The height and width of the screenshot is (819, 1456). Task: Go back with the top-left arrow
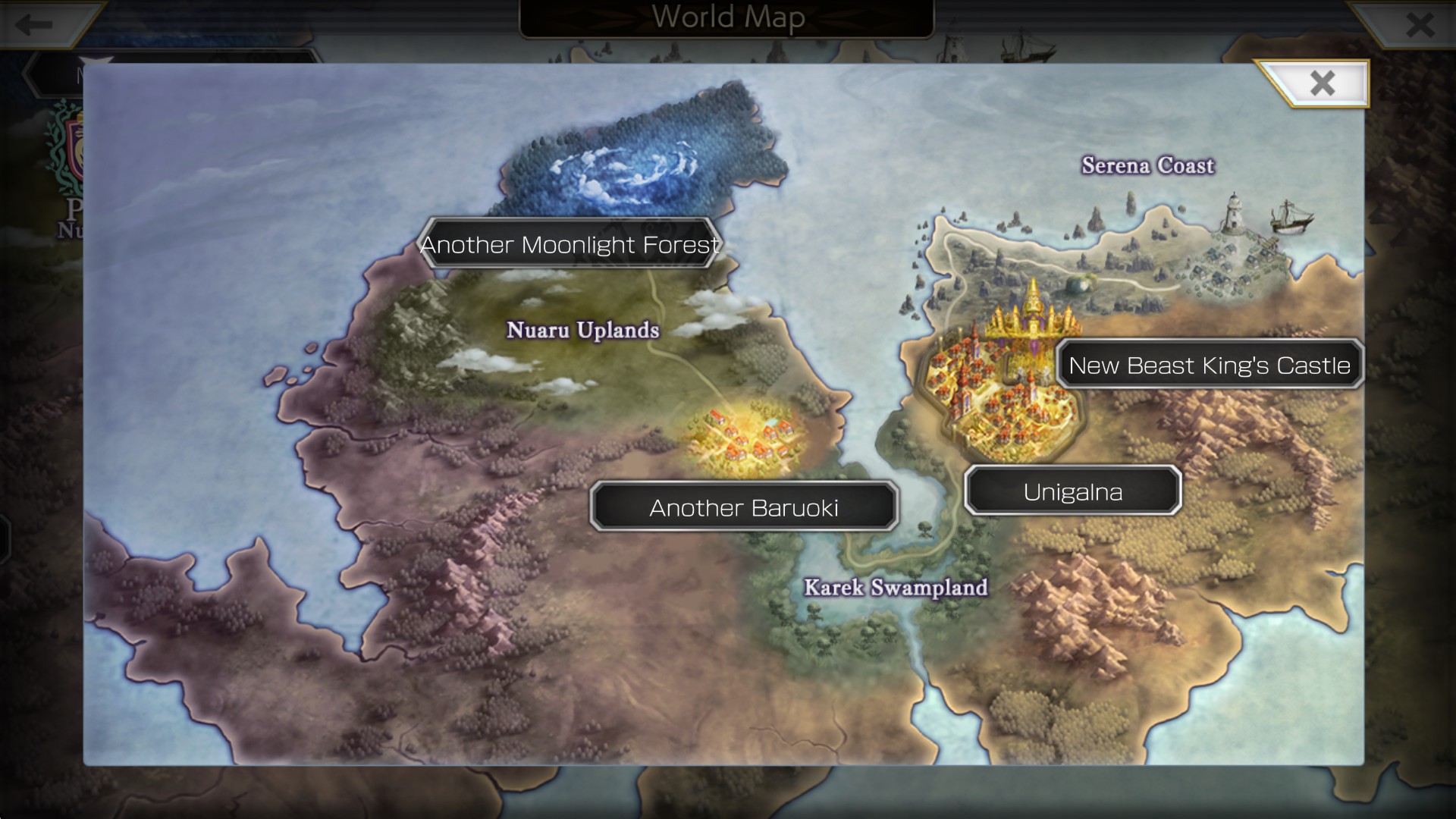pos(34,24)
